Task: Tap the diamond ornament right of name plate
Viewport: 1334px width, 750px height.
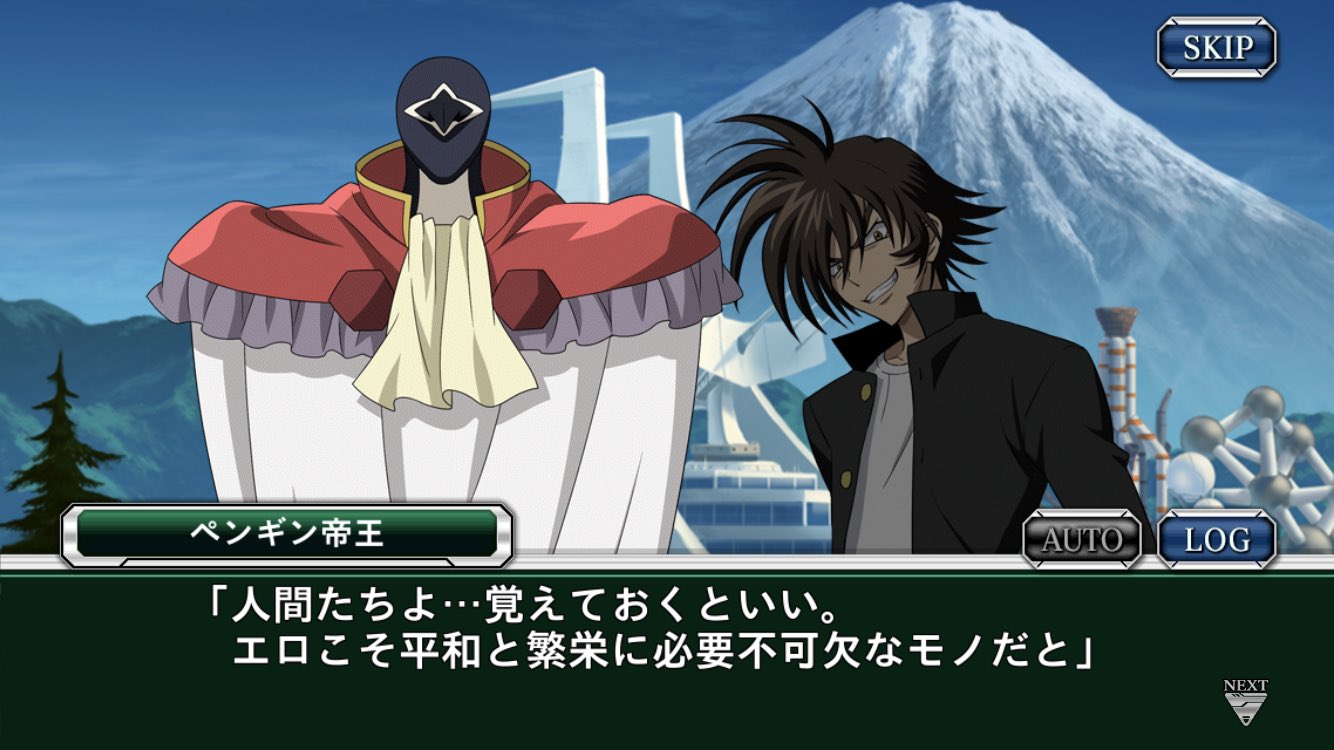Action: tap(506, 532)
